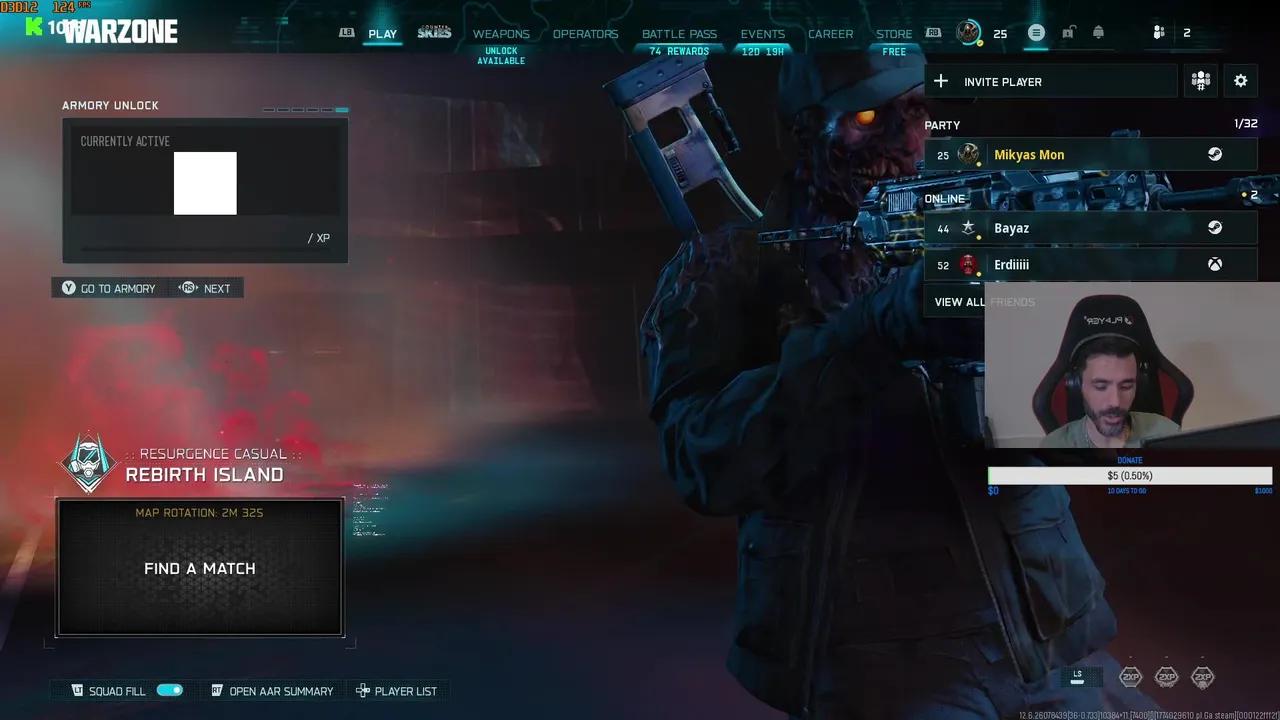
Task: Click the Xbox platform icon next to Erdiiiii
Action: point(1215,264)
